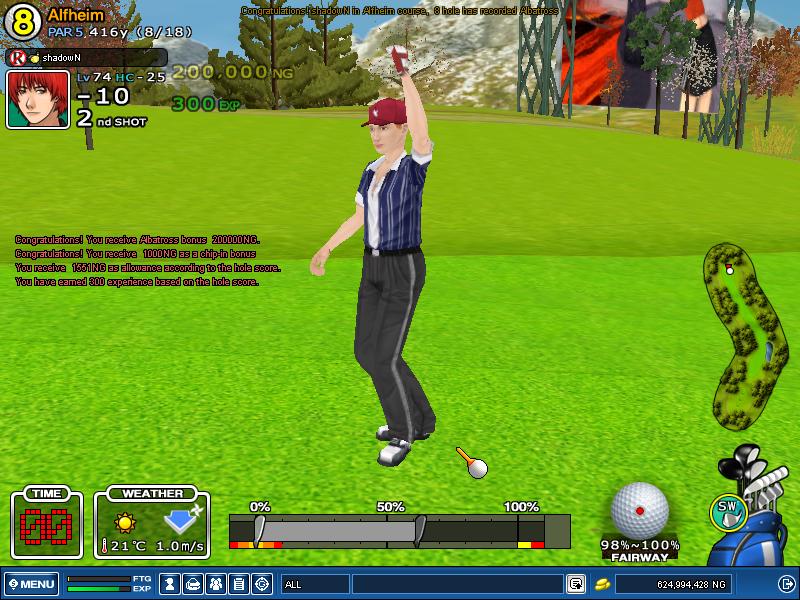Open the chat log window icon

(x=576, y=584)
